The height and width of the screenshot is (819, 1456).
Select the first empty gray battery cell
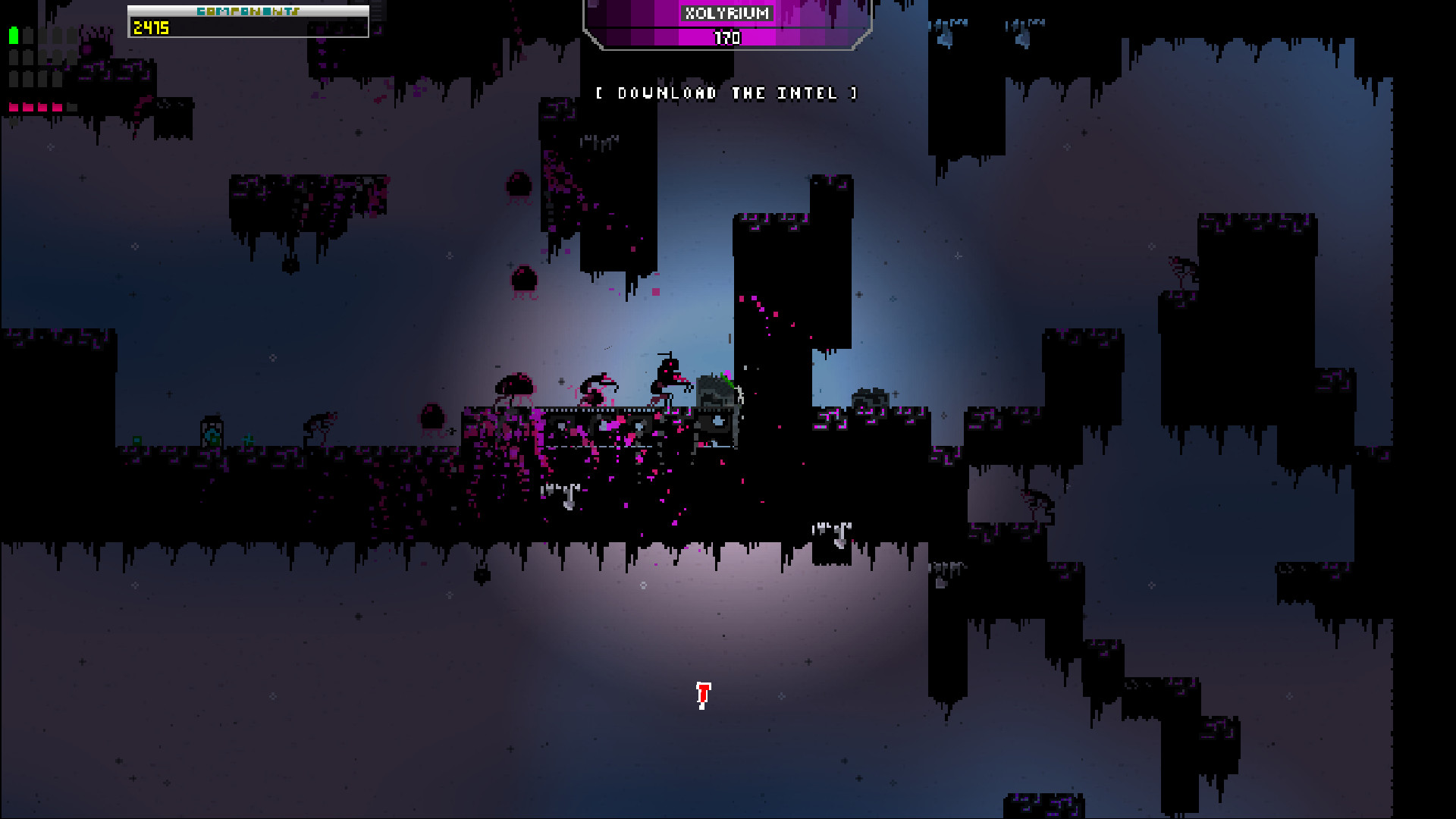[x=28, y=35]
